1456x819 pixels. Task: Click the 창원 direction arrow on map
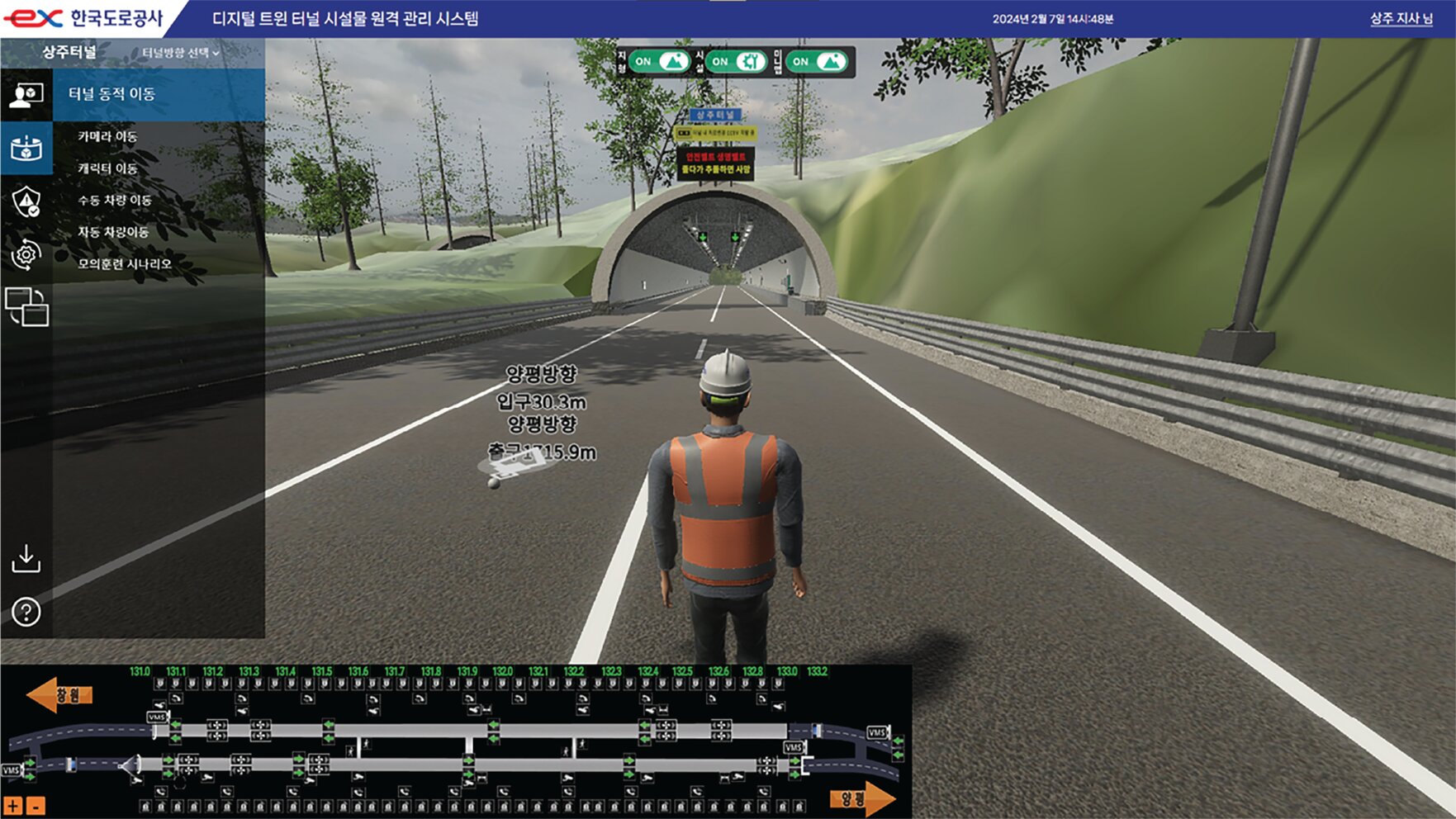click(59, 695)
